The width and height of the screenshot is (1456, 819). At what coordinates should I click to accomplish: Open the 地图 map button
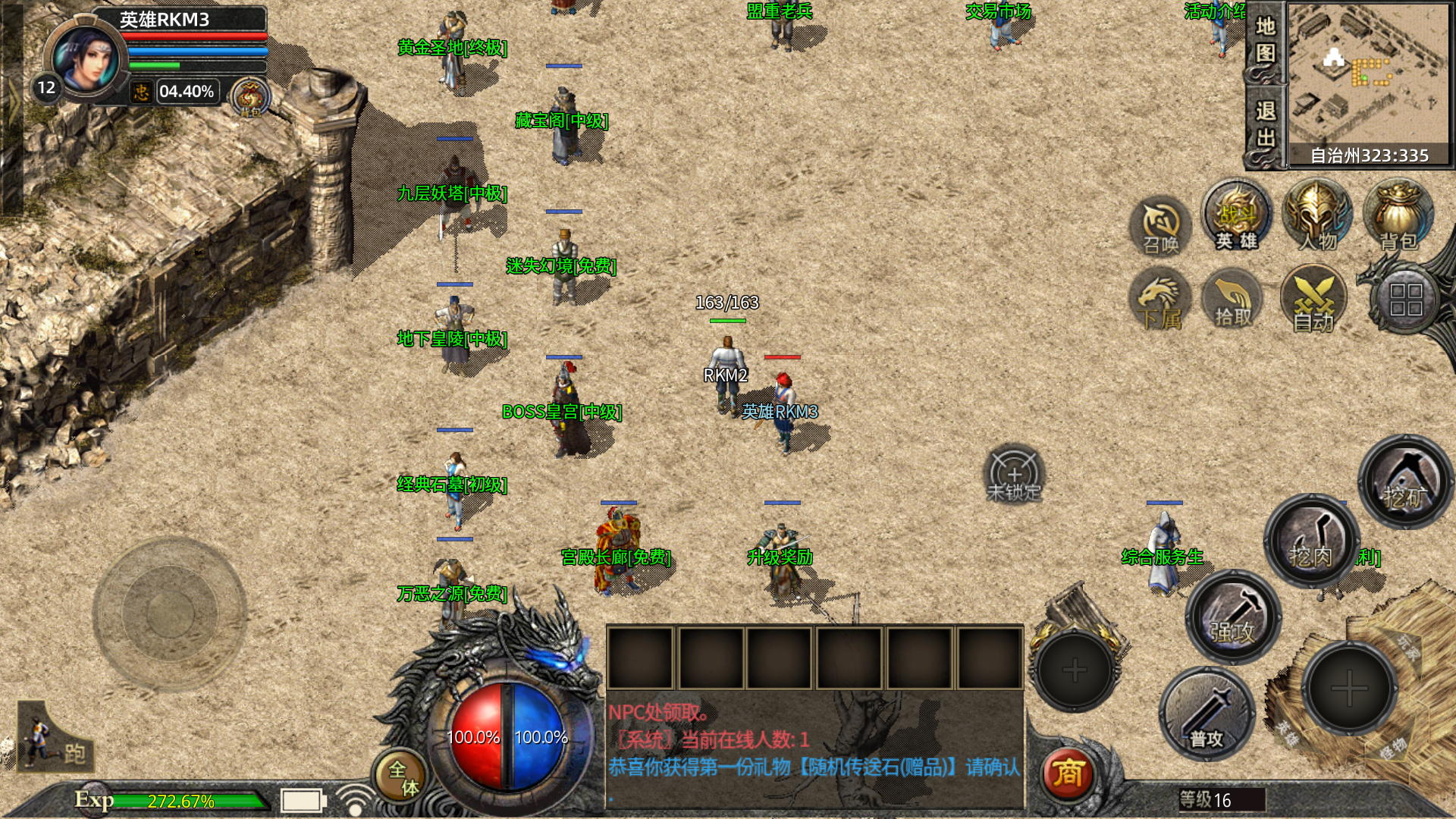1265,41
